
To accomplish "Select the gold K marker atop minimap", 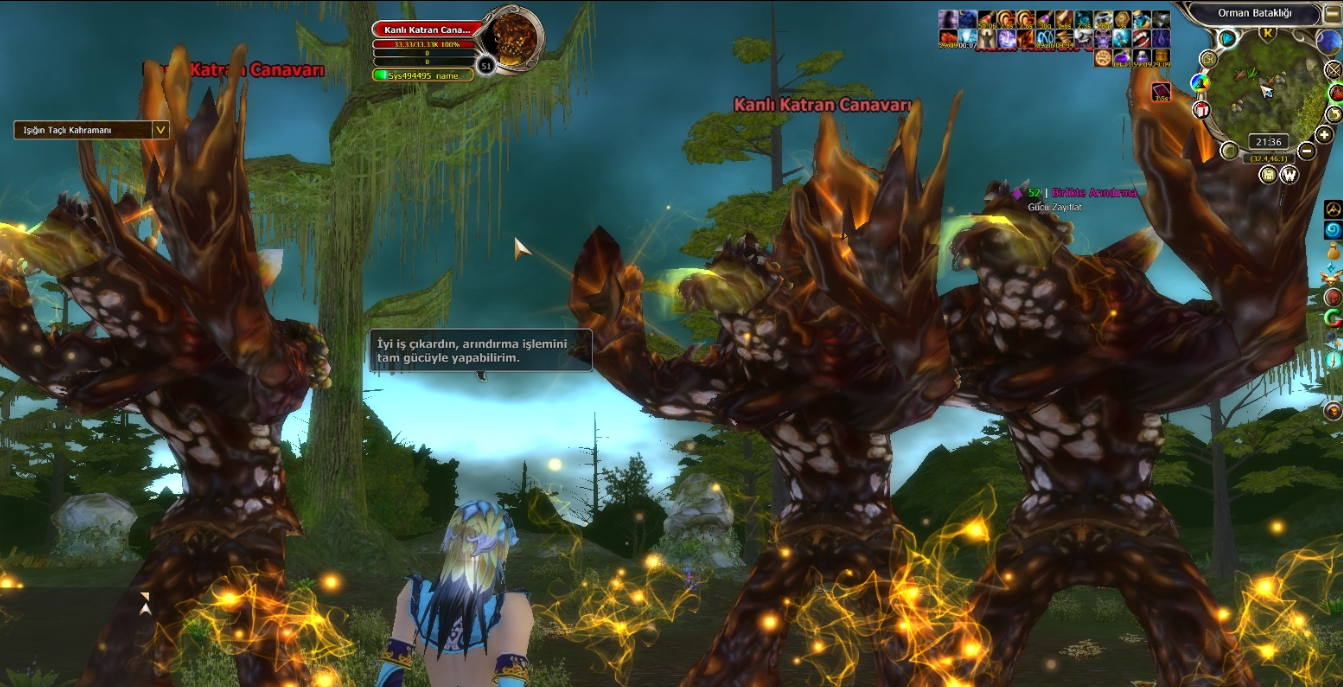I will pos(1268,33).
